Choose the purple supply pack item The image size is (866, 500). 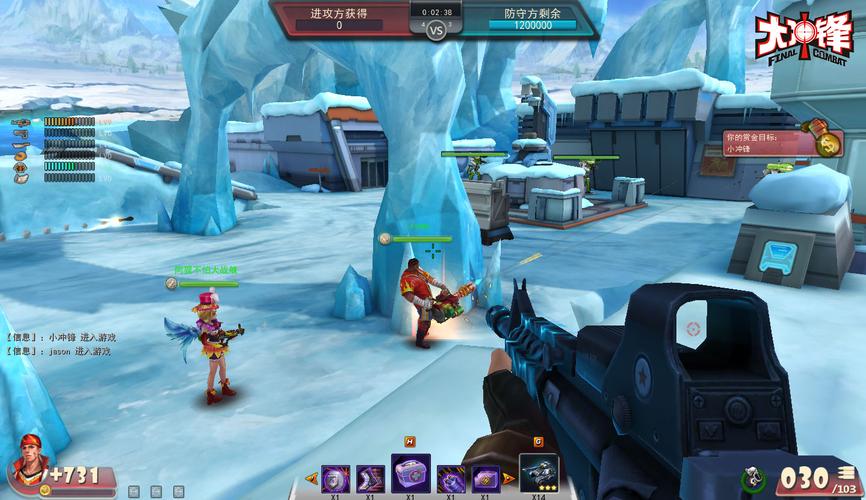click(x=487, y=477)
